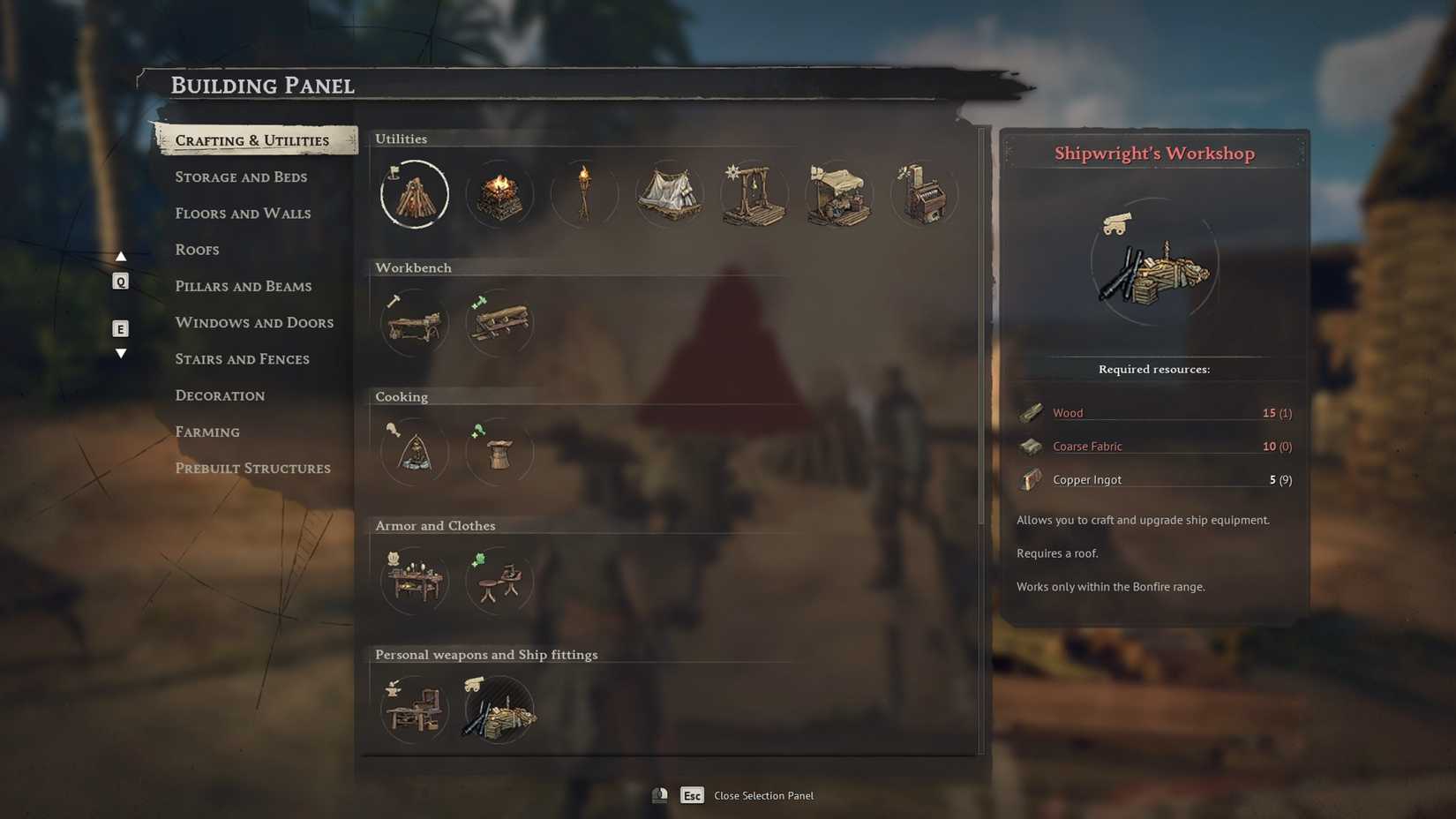Select the fire pit icon beside the Bonfire

tap(499, 194)
